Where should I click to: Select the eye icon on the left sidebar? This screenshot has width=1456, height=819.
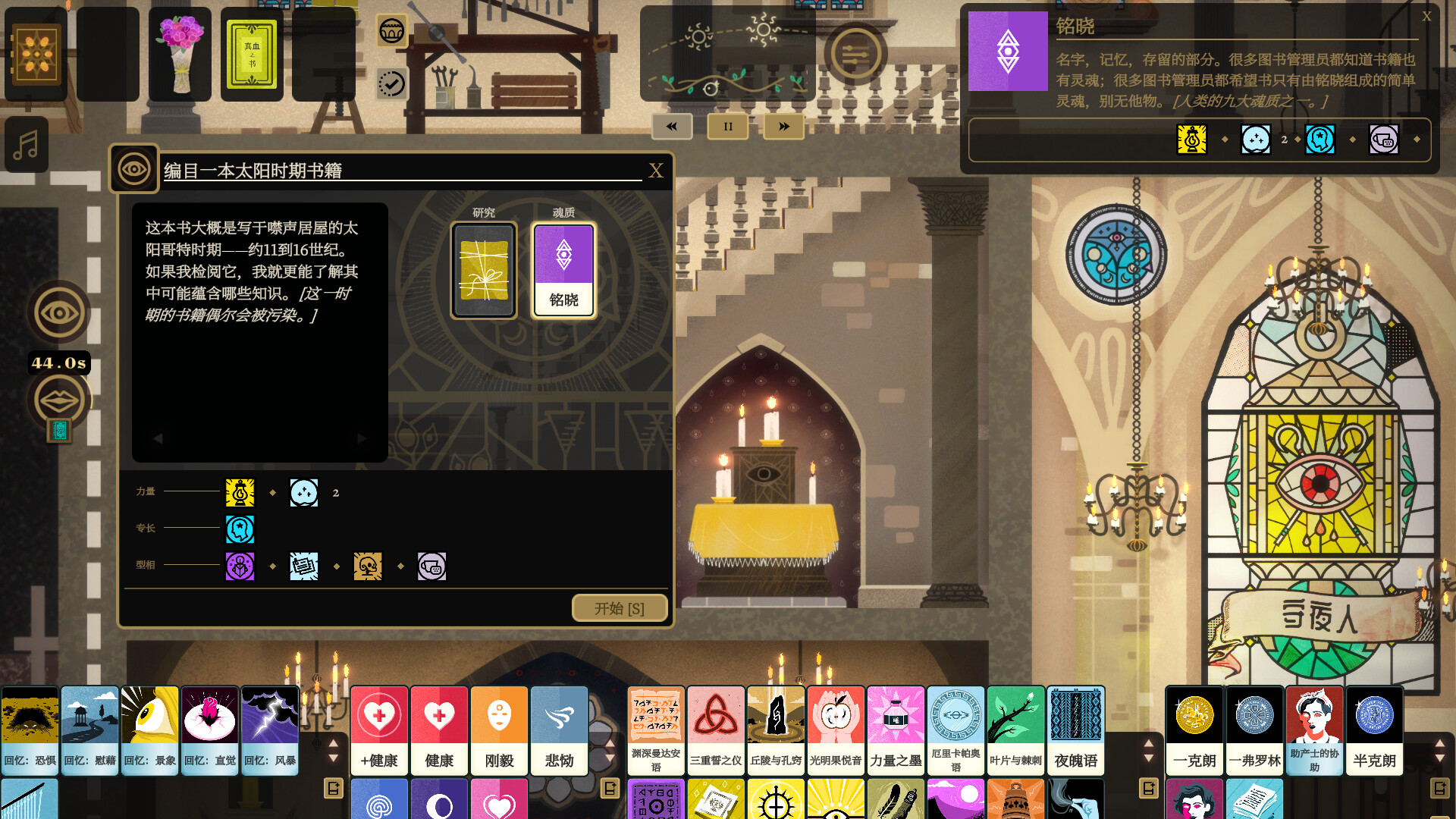click(58, 311)
